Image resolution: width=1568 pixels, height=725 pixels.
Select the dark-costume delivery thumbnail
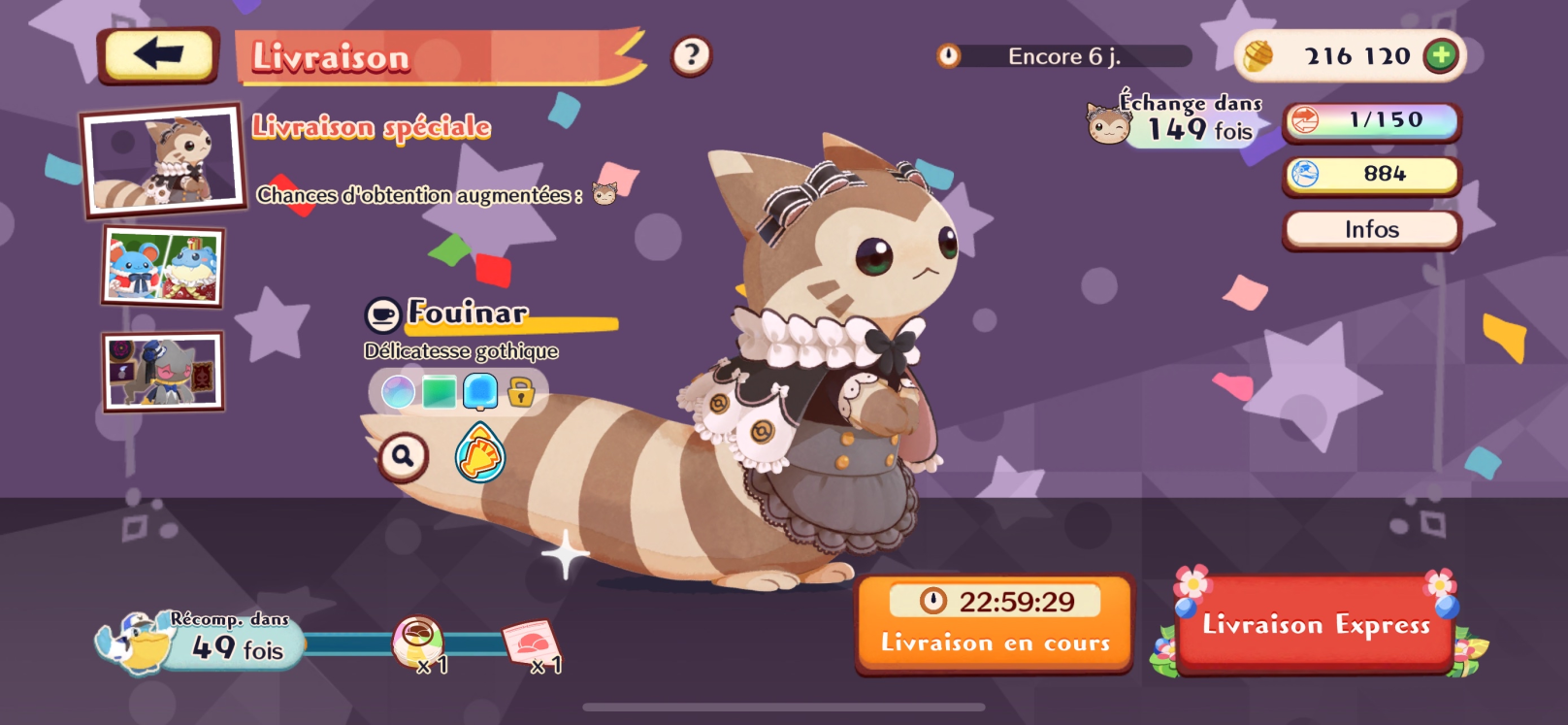[163, 372]
